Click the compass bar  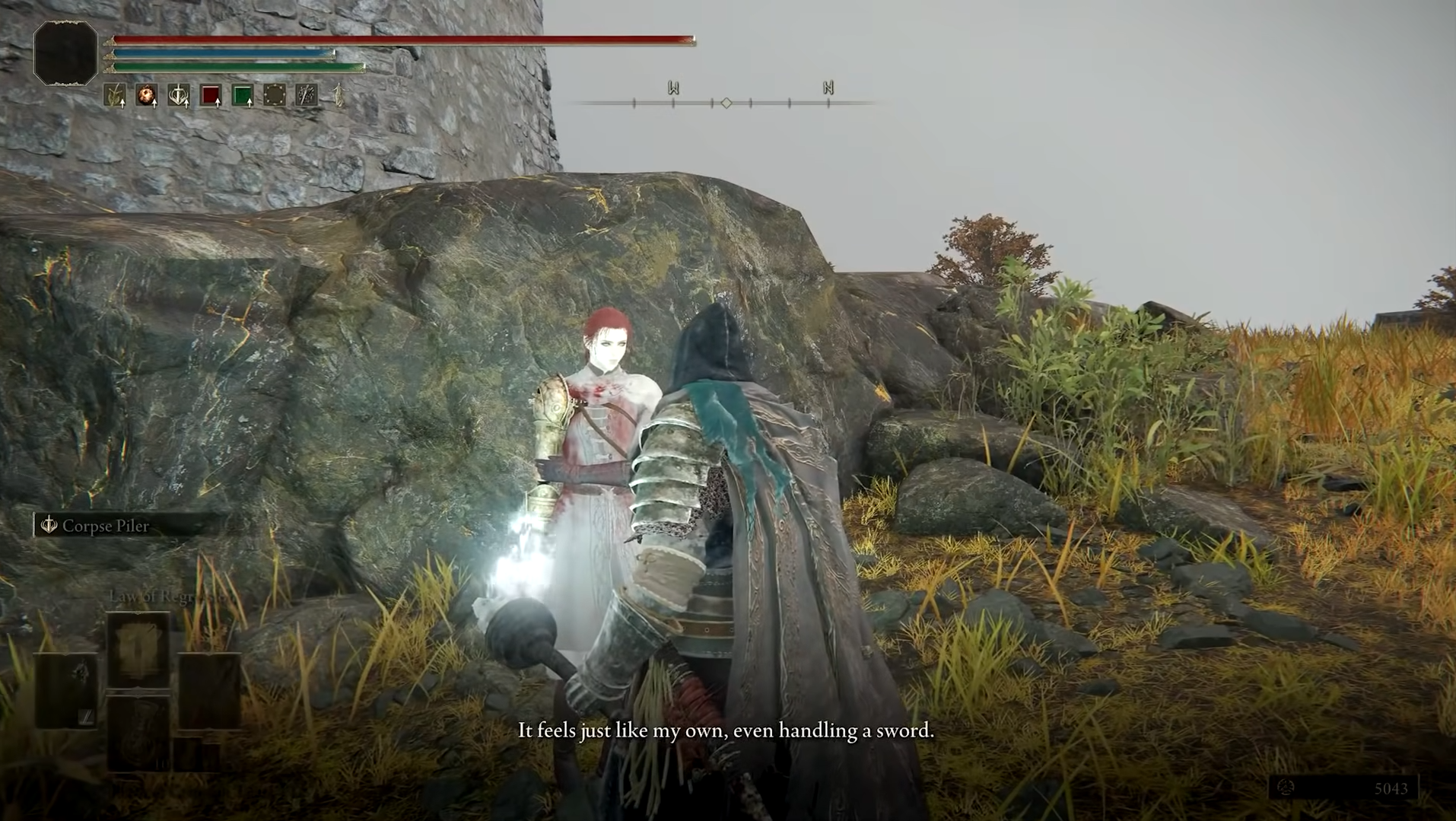pos(726,102)
